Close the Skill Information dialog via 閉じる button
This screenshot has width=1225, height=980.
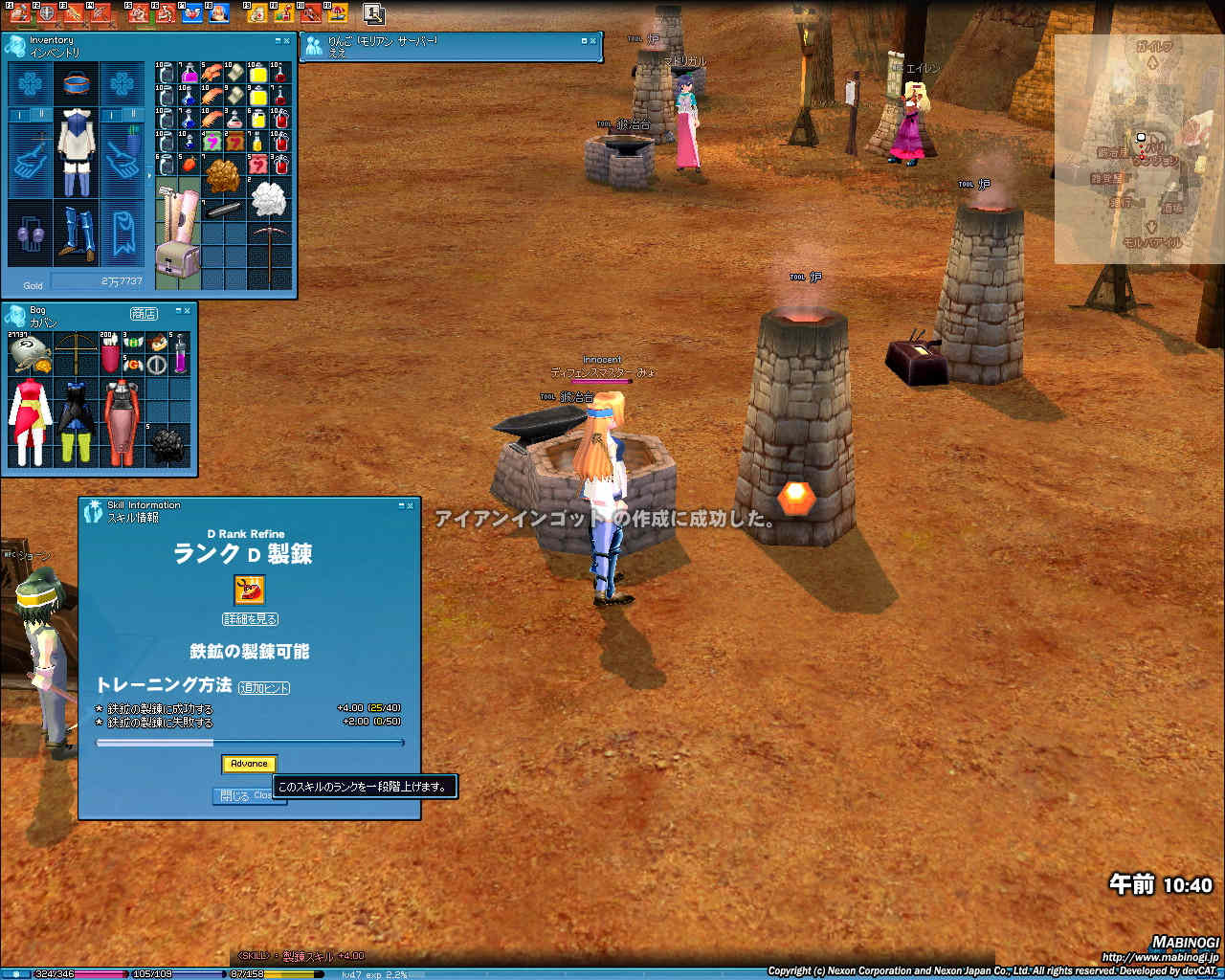pyautogui.click(x=235, y=795)
